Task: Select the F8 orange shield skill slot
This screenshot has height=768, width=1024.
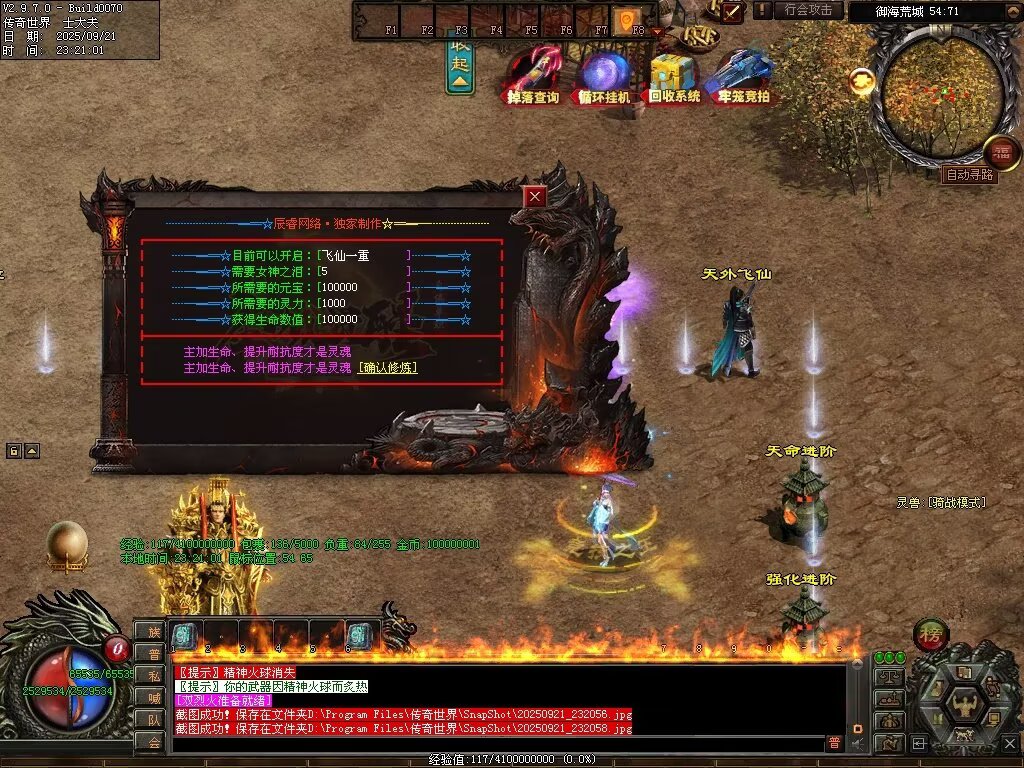Action: pos(627,20)
